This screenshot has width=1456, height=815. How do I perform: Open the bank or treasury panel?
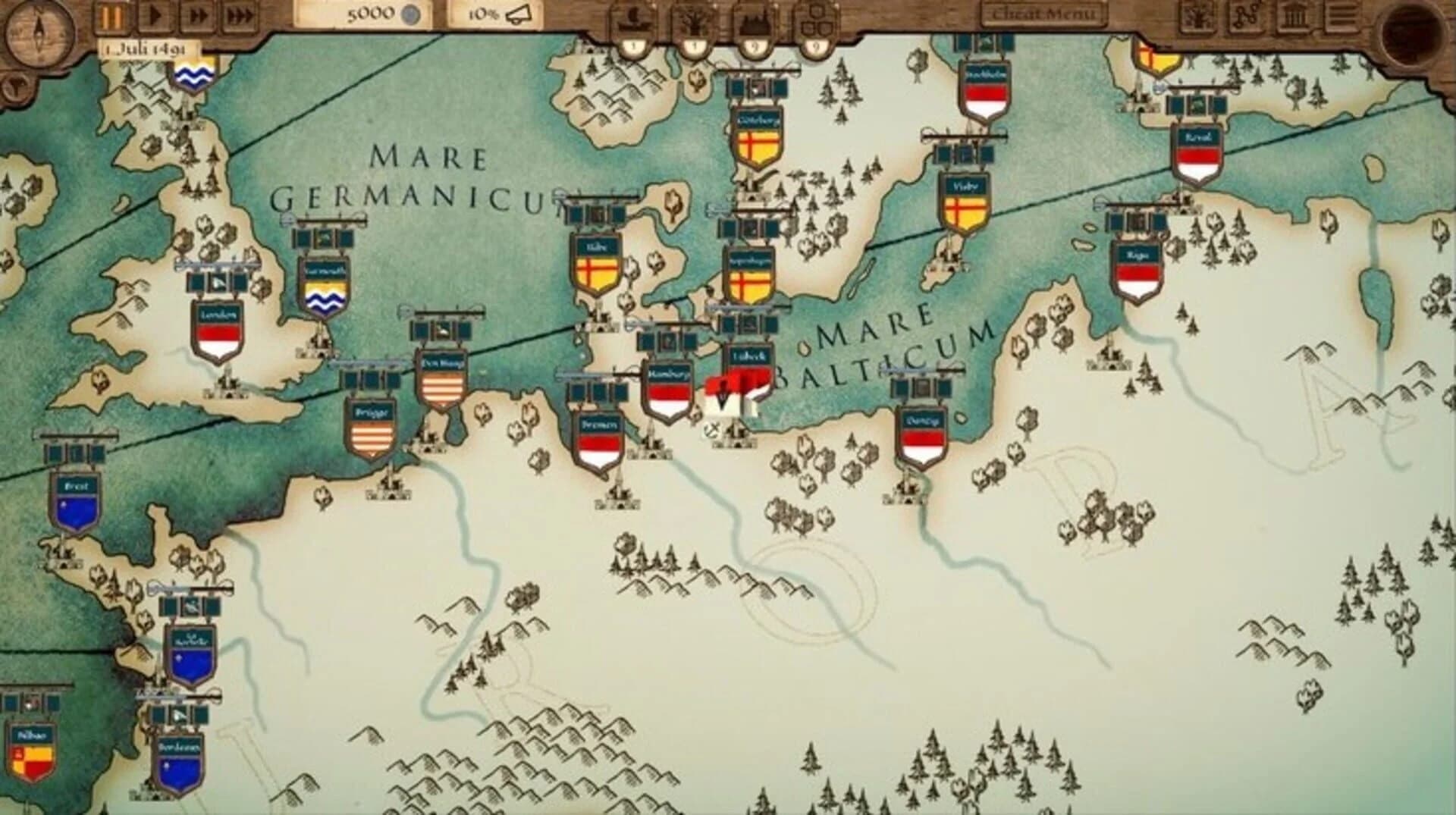click(1295, 14)
